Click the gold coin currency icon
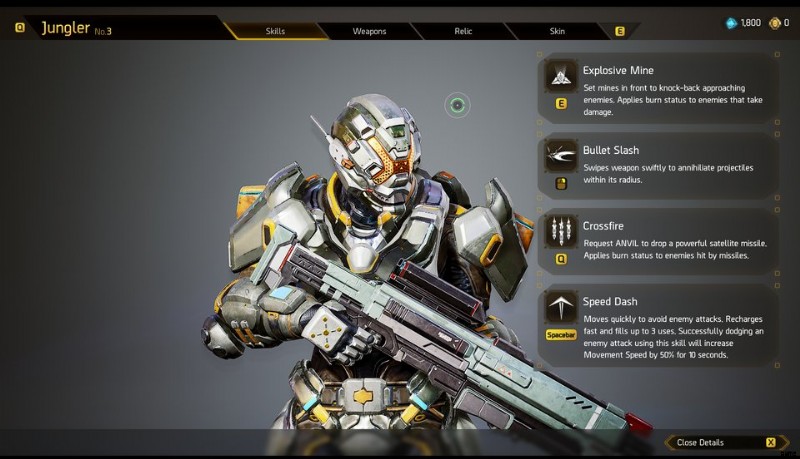 [x=774, y=22]
